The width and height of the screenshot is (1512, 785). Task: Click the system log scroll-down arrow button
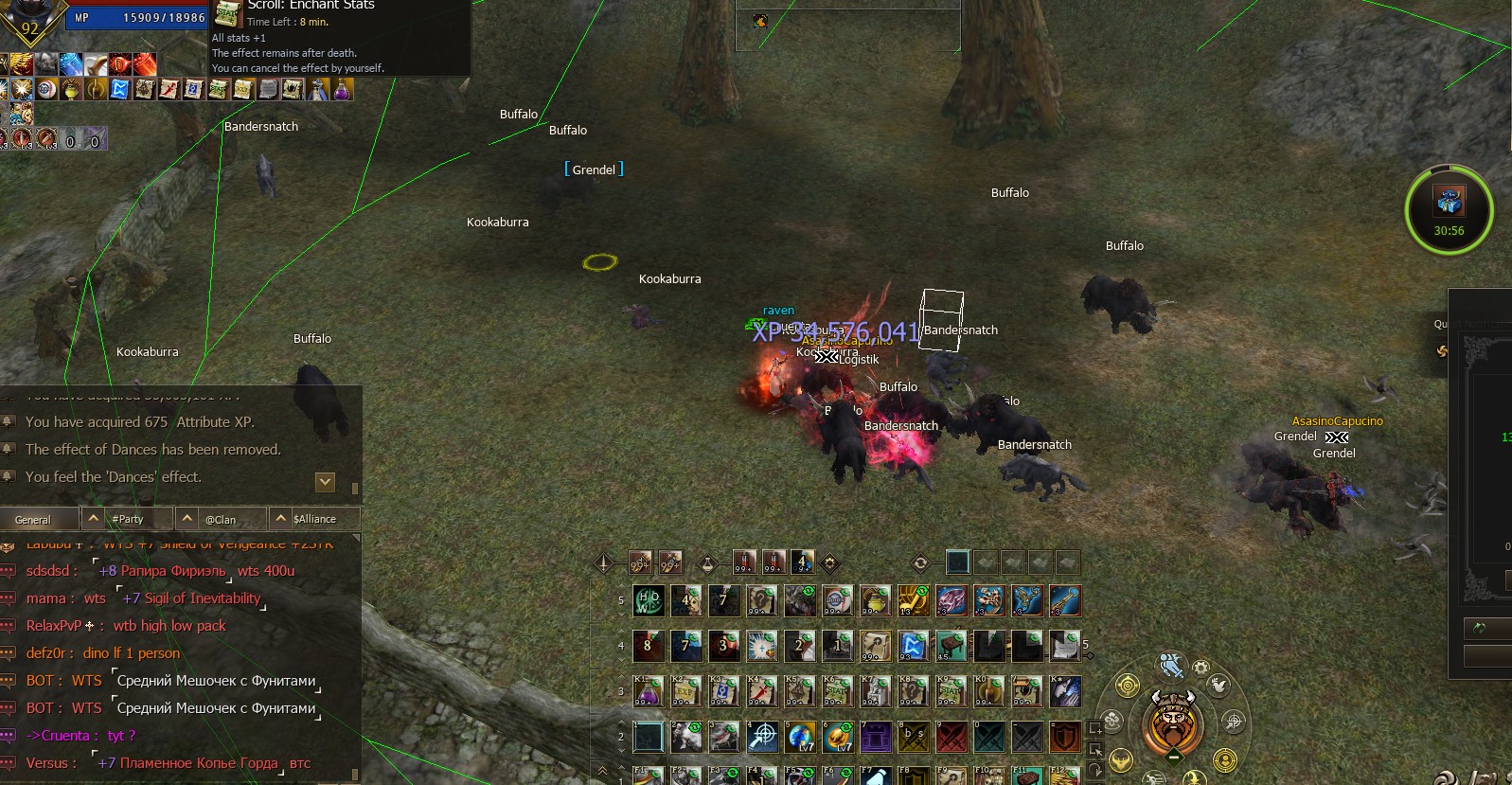[x=325, y=482]
